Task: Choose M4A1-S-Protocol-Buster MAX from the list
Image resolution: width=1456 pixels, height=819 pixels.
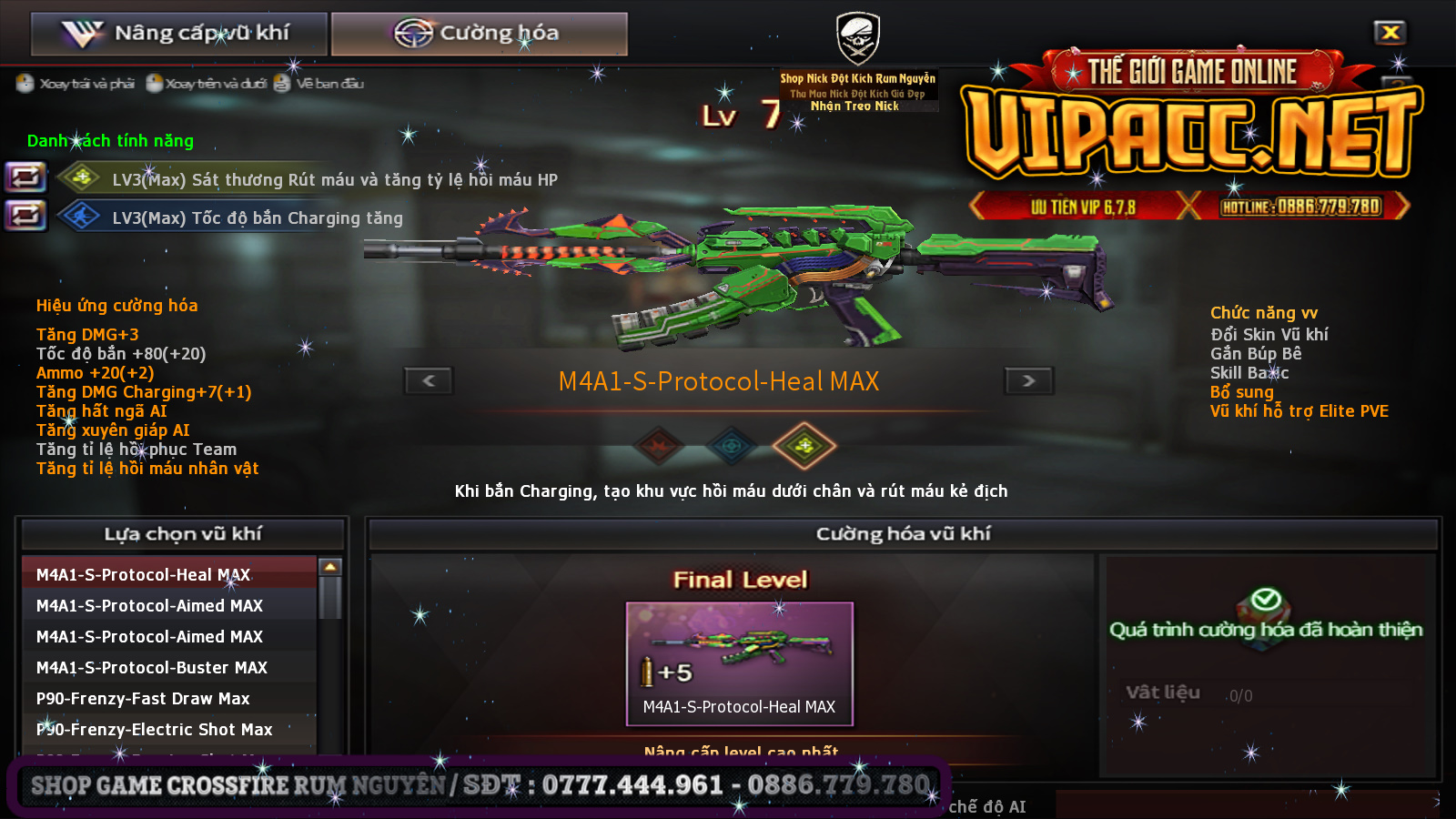Action: click(x=169, y=667)
